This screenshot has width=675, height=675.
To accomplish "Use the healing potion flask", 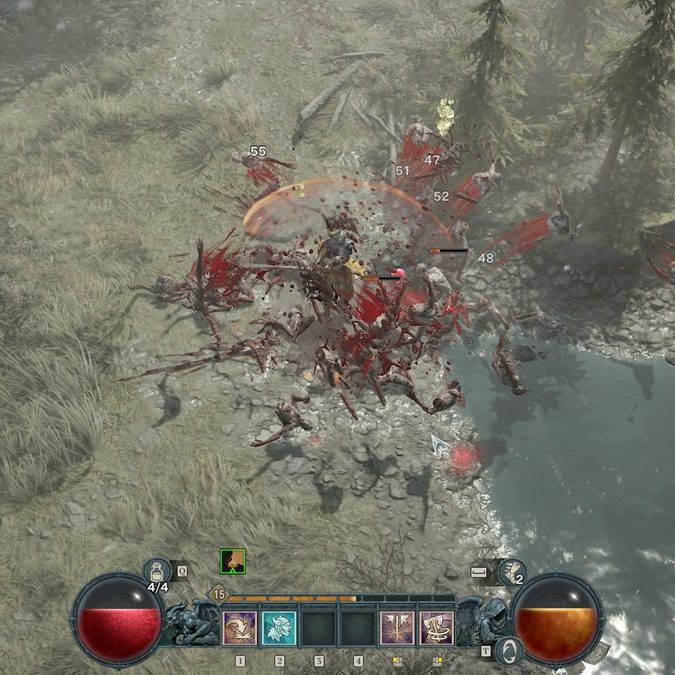I will click(157, 571).
